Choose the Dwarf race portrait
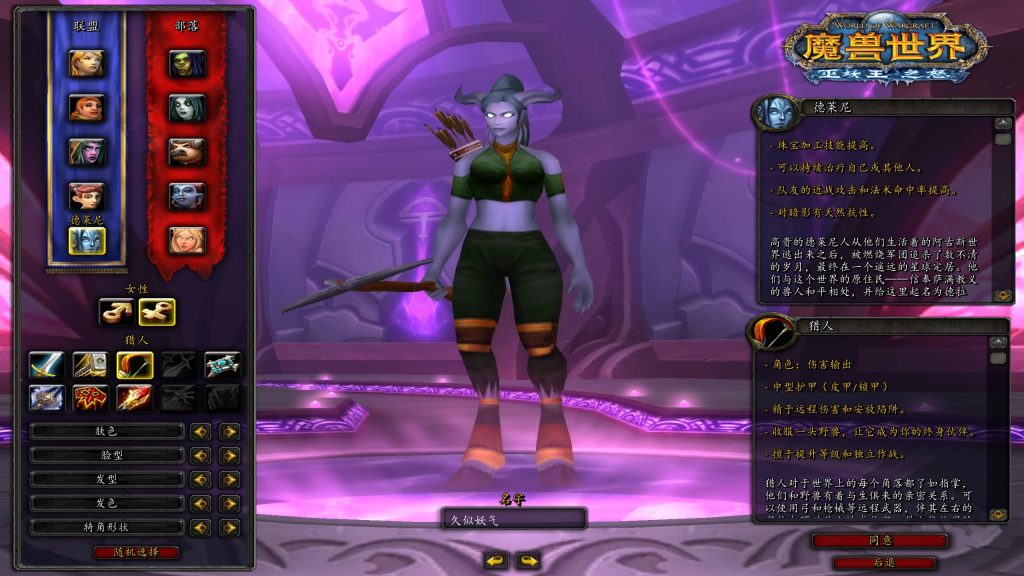 [x=86, y=107]
